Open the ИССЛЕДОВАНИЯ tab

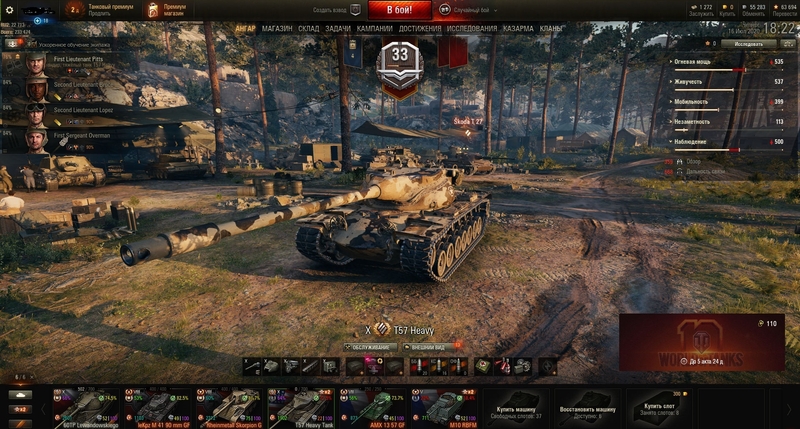[x=472, y=29]
